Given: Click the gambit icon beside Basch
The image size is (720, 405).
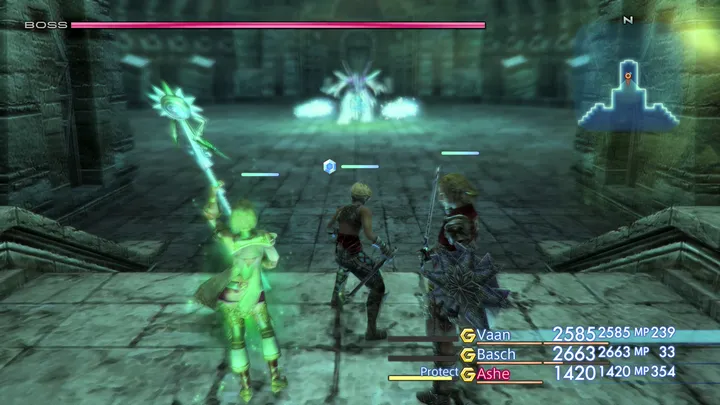Looking at the screenshot, I should click(467, 354).
